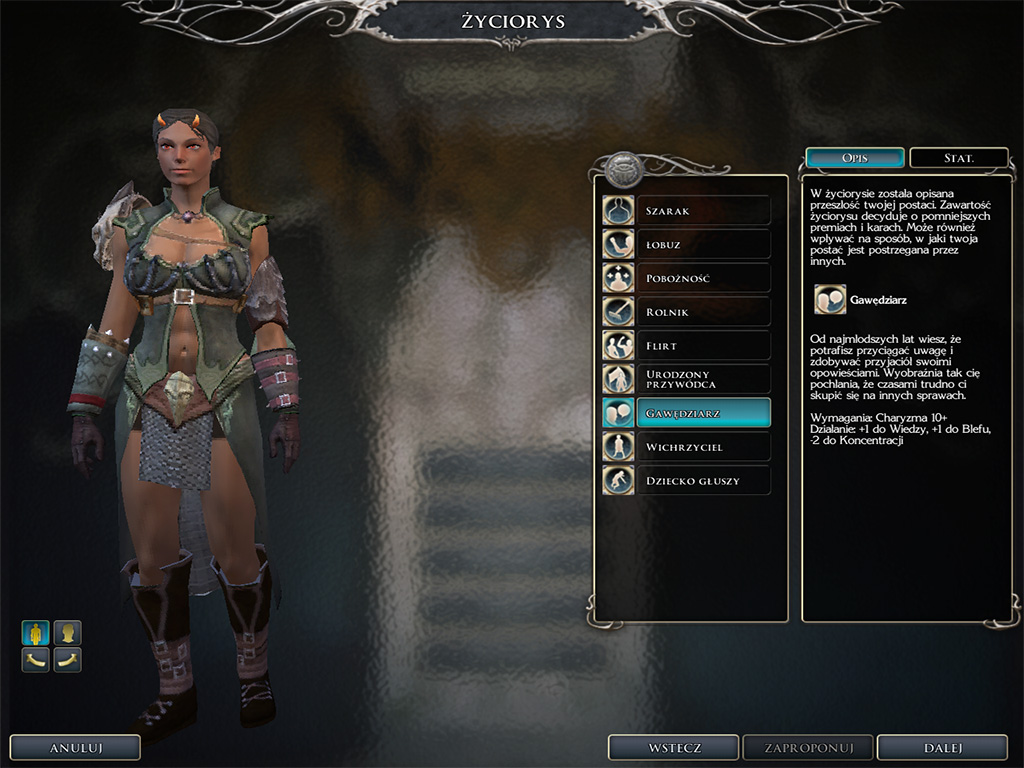
Task: Switch to the Stat. tab
Action: 959,158
